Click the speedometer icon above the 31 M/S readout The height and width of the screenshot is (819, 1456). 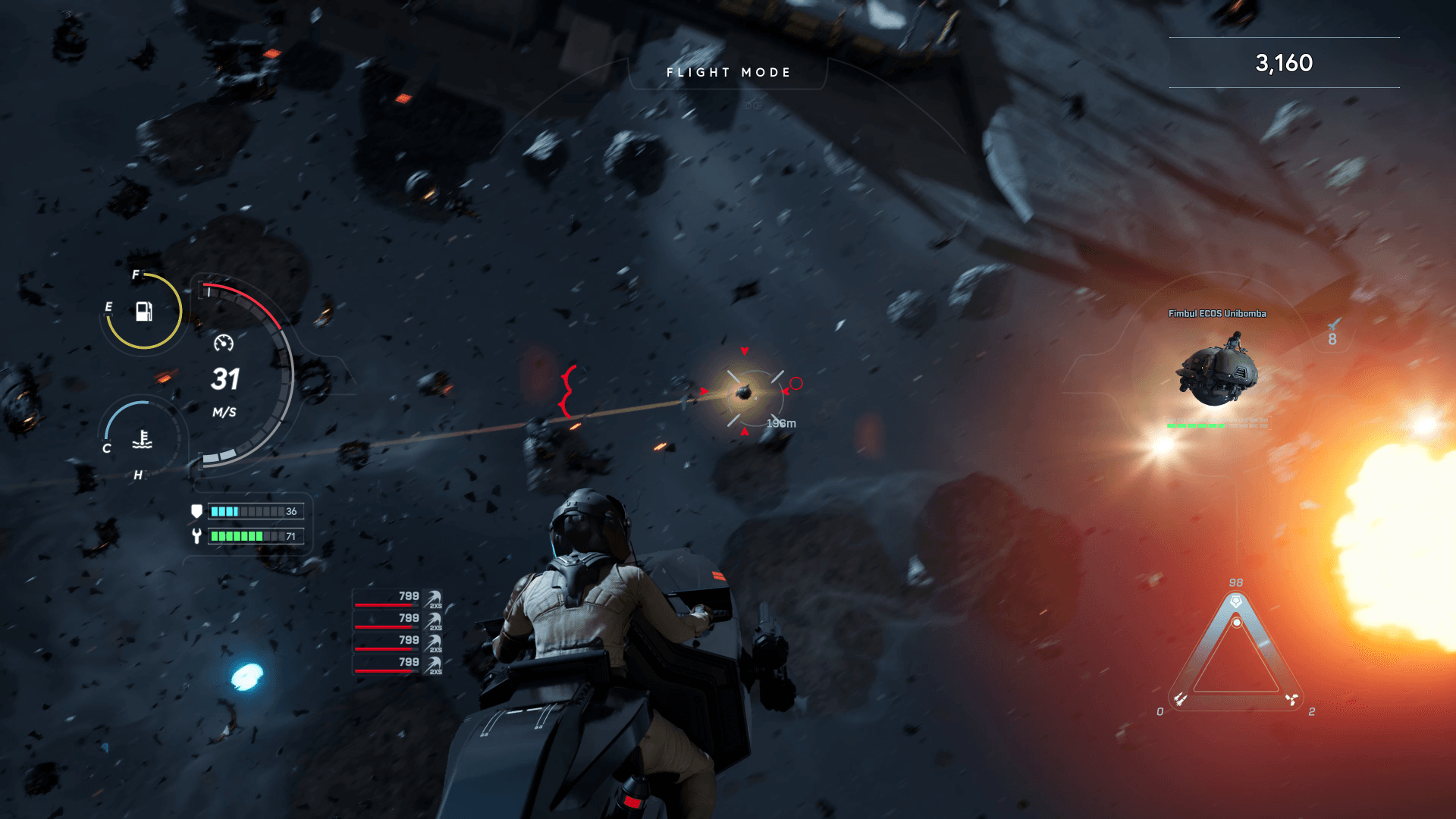(x=224, y=344)
